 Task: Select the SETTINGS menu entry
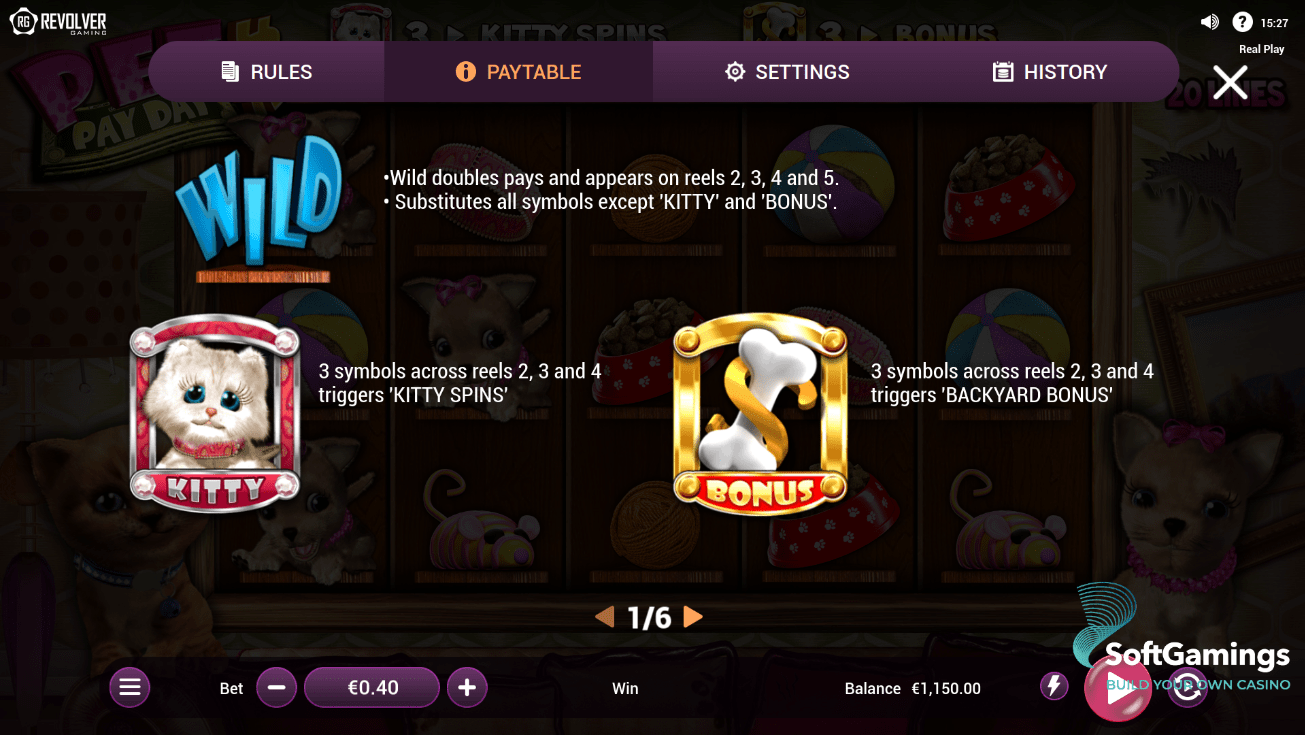[787, 71]
